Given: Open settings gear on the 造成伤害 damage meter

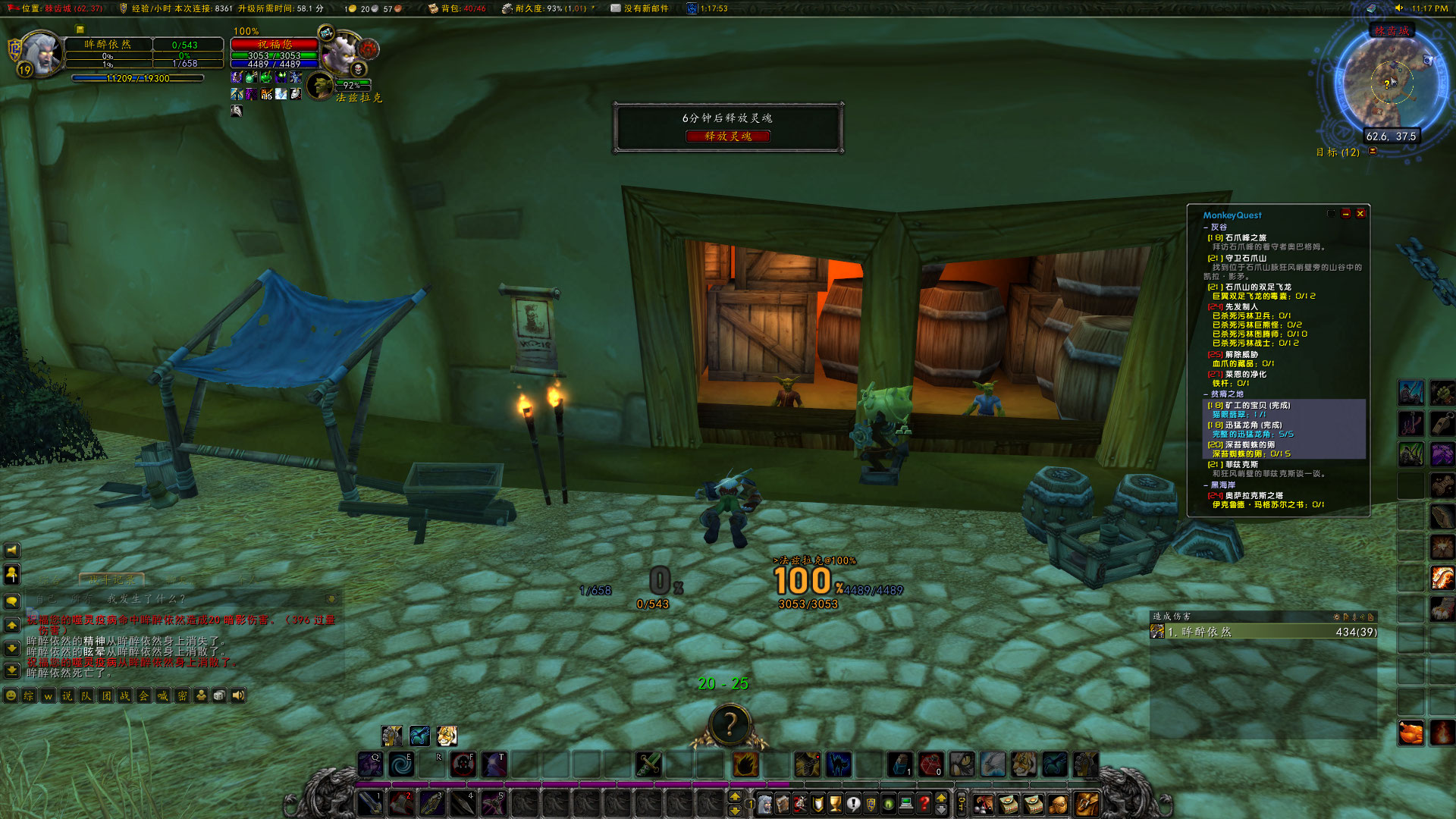Looking at the screenshot, I should [1337, 617].
